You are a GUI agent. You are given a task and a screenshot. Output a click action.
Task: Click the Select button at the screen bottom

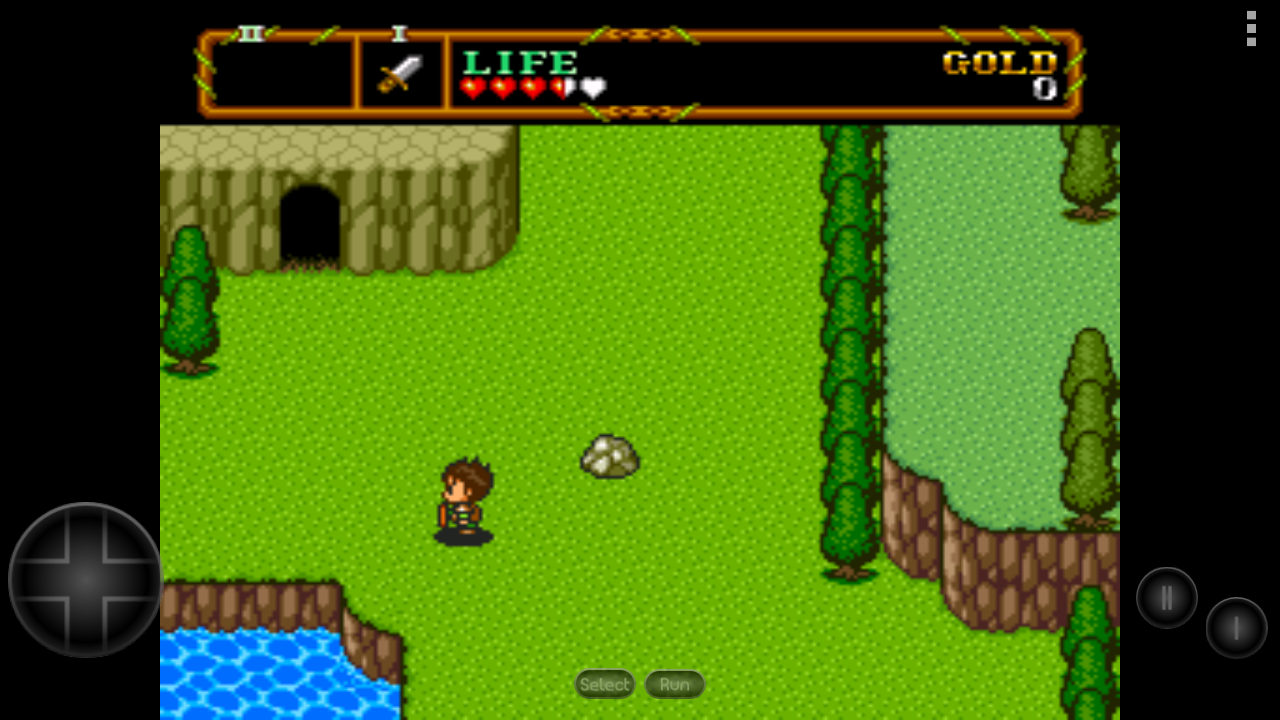[604, 684]
